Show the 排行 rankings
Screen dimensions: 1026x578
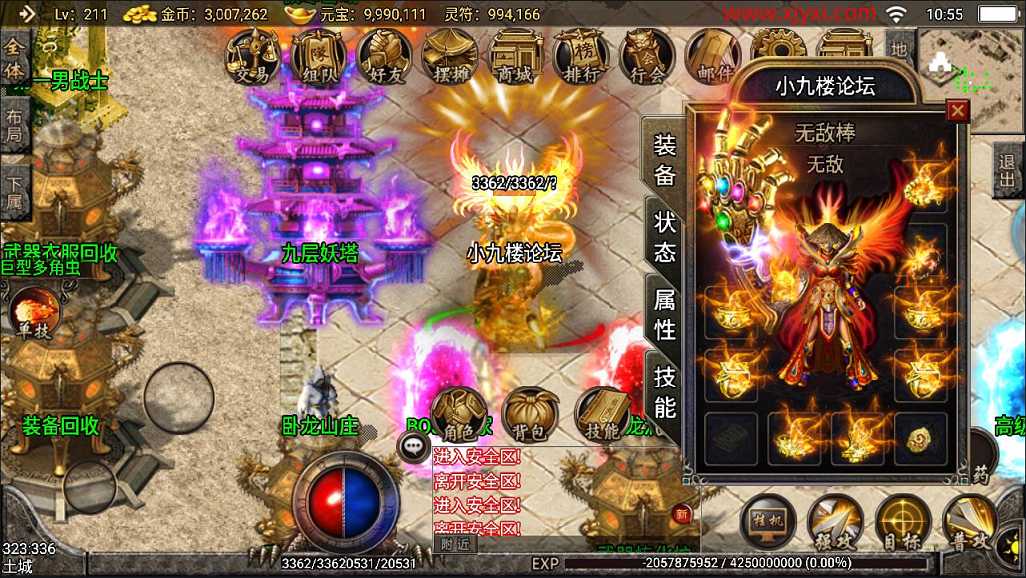pyautogui.click(x=581, y=55)
